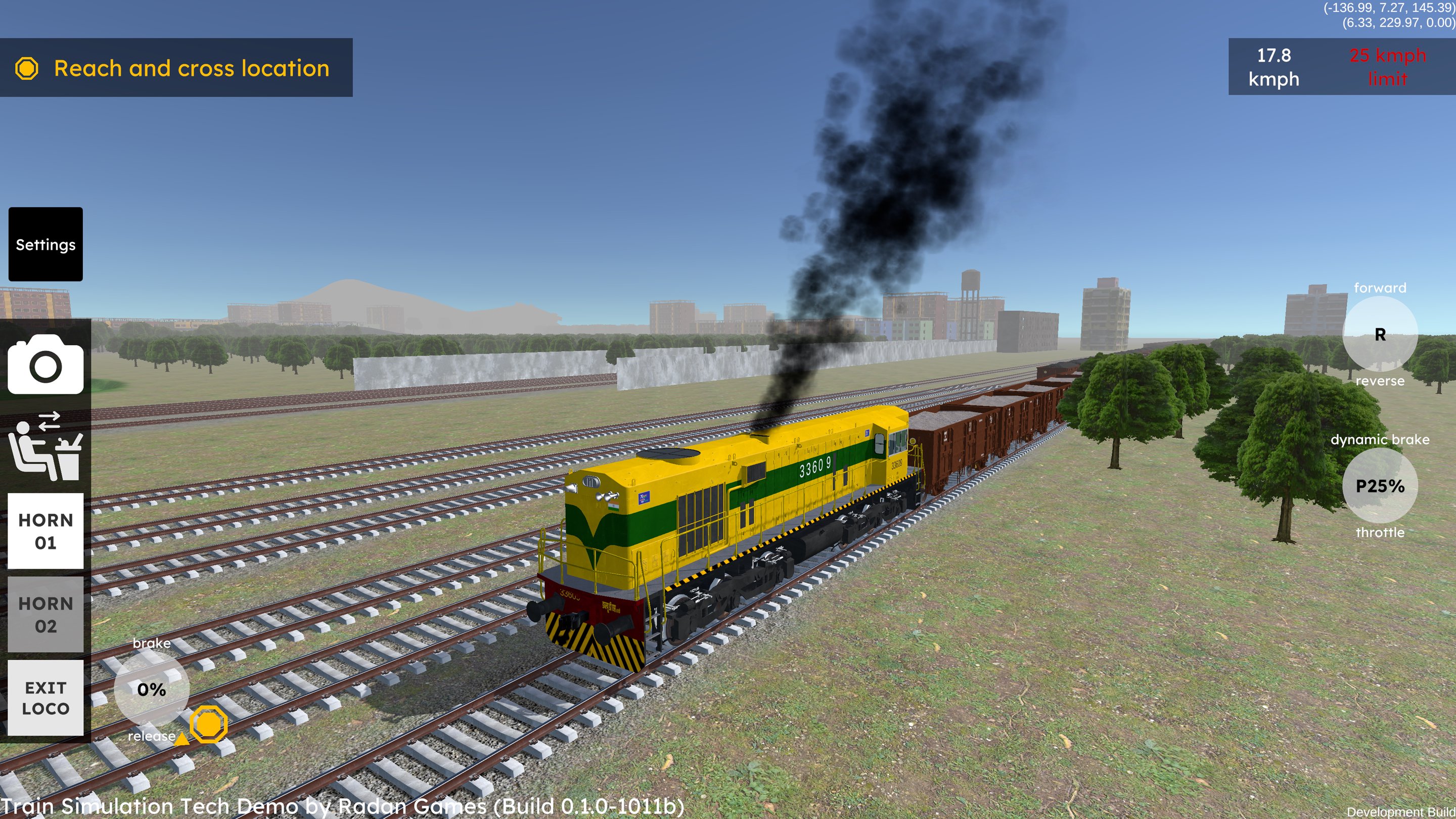Click the Reach and cross location objective
This screenshot has height=819, width=1456.
(x=192, y=68)
